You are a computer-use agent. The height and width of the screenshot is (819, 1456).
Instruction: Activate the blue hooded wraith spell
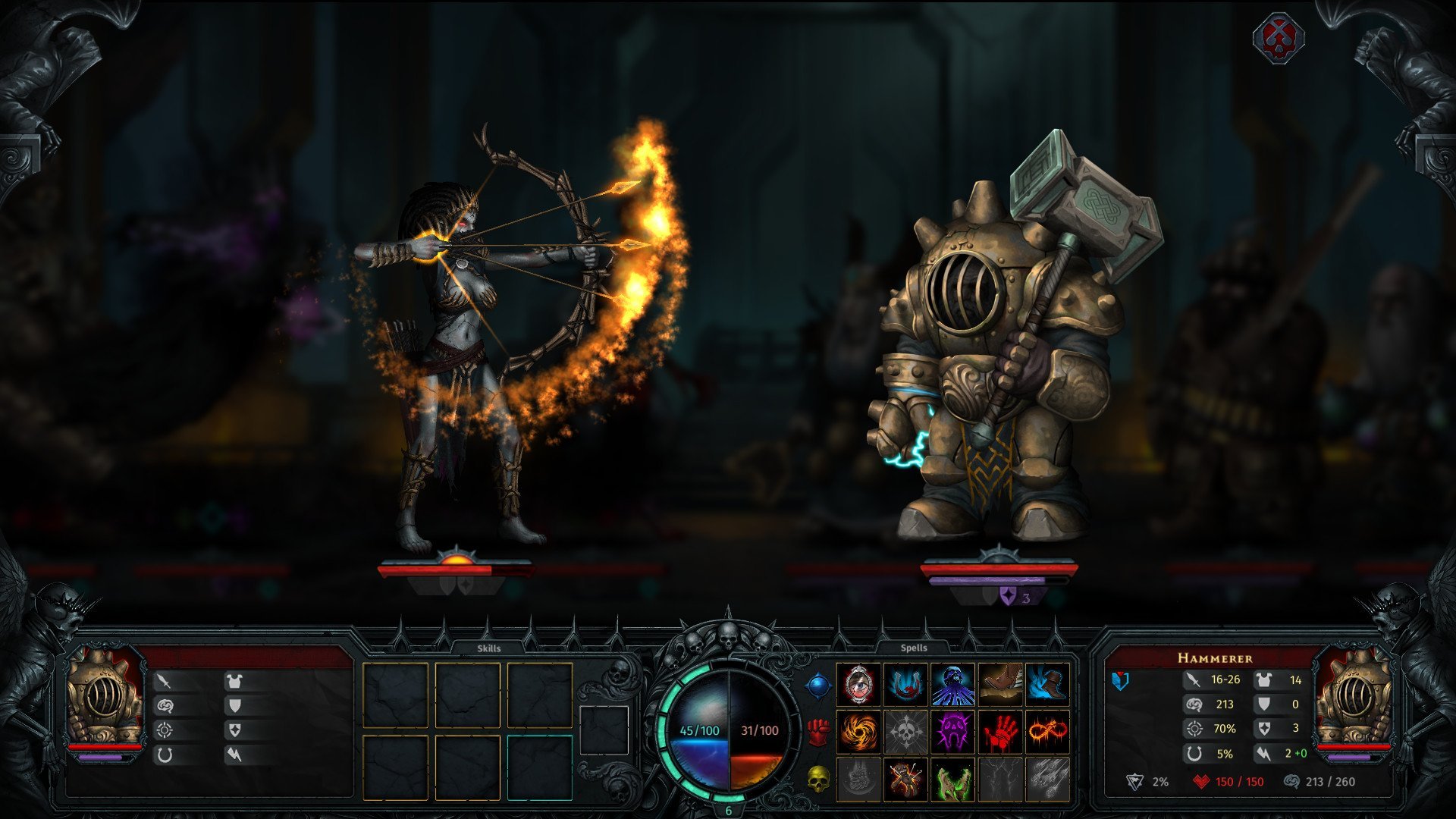pos(952,685)
